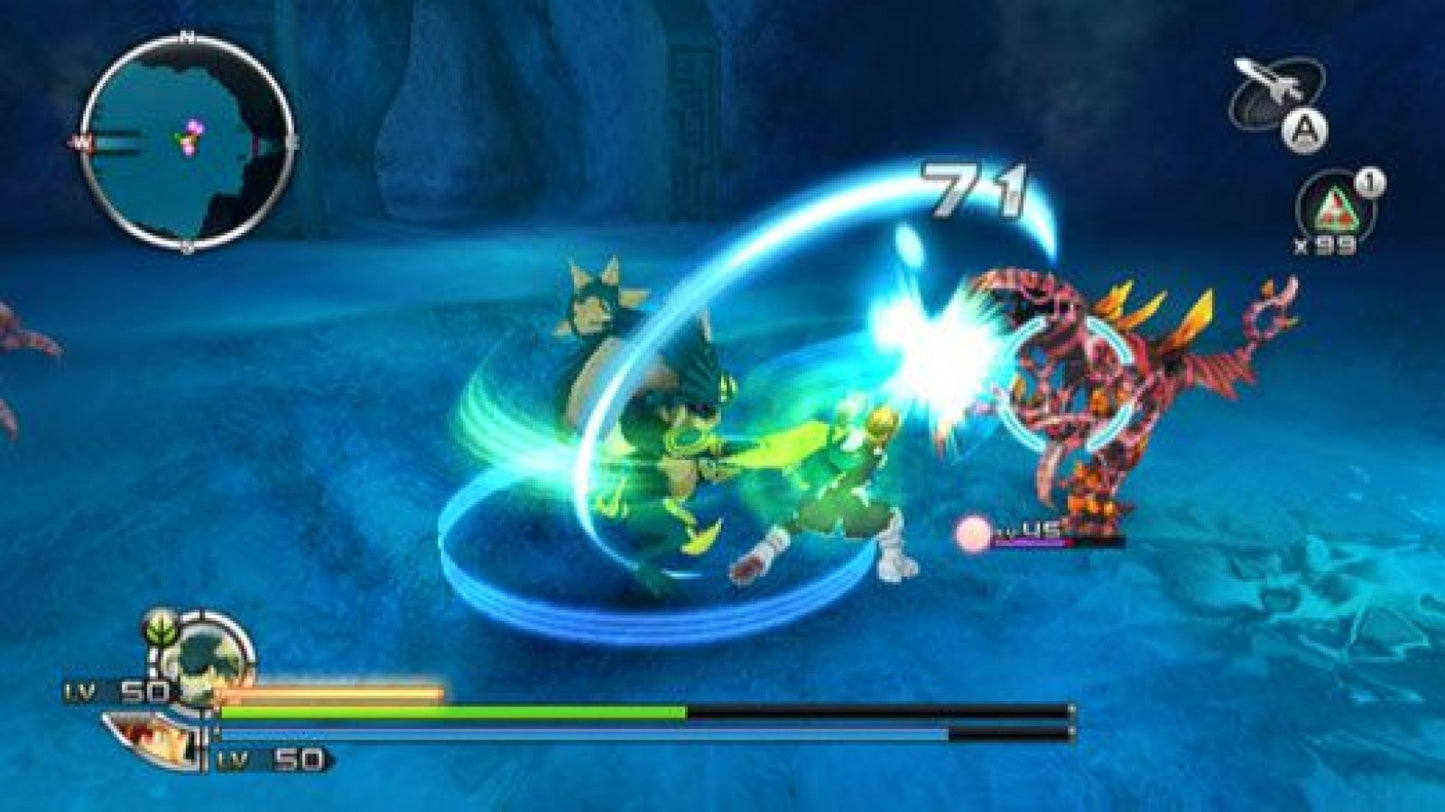Screen dimensions: 1445x812
Task: Click the green health bar
Action: pyautogui.click(x=450, y=714)
